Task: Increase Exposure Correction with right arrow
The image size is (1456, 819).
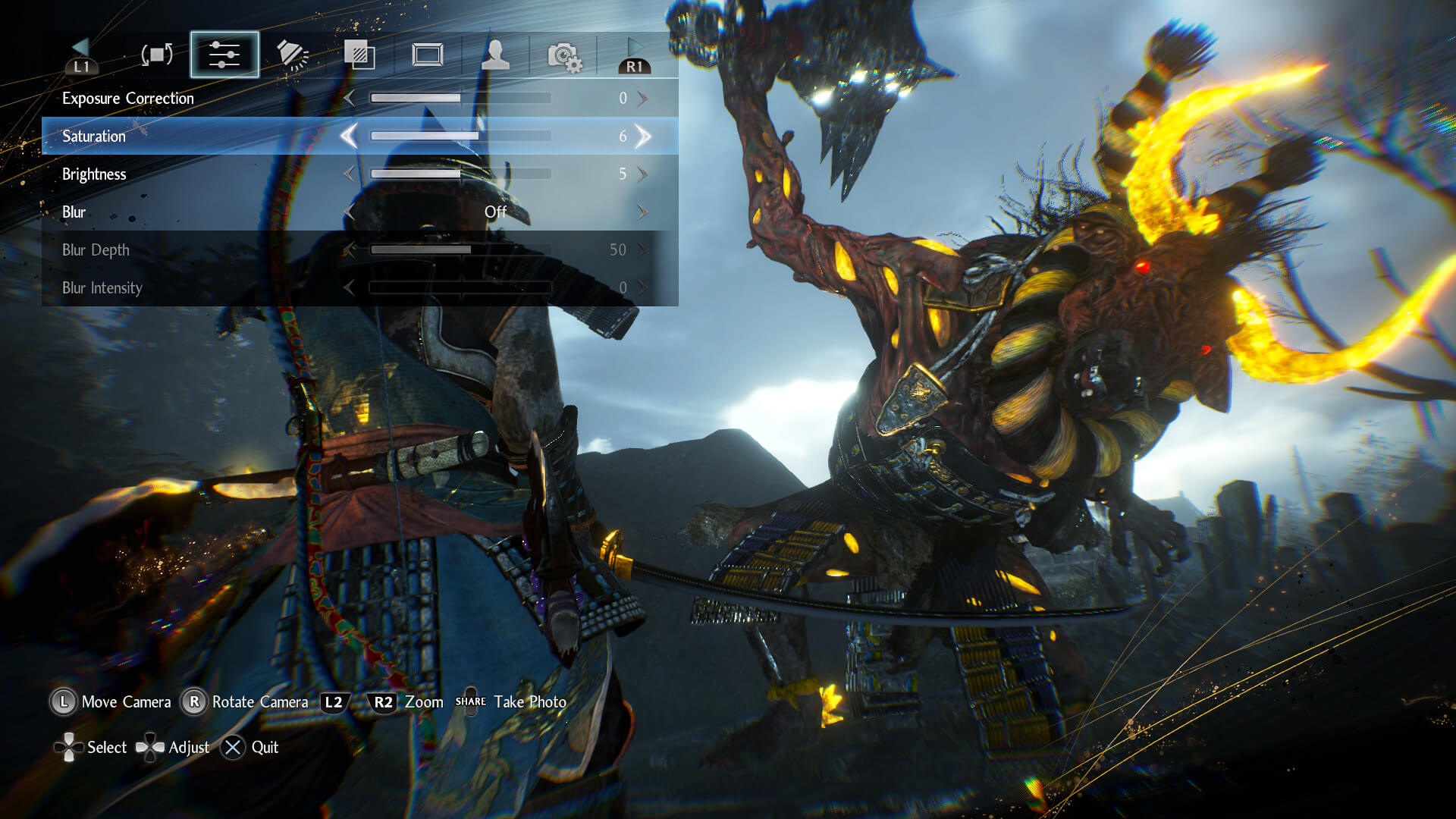Action: (643, 99)
